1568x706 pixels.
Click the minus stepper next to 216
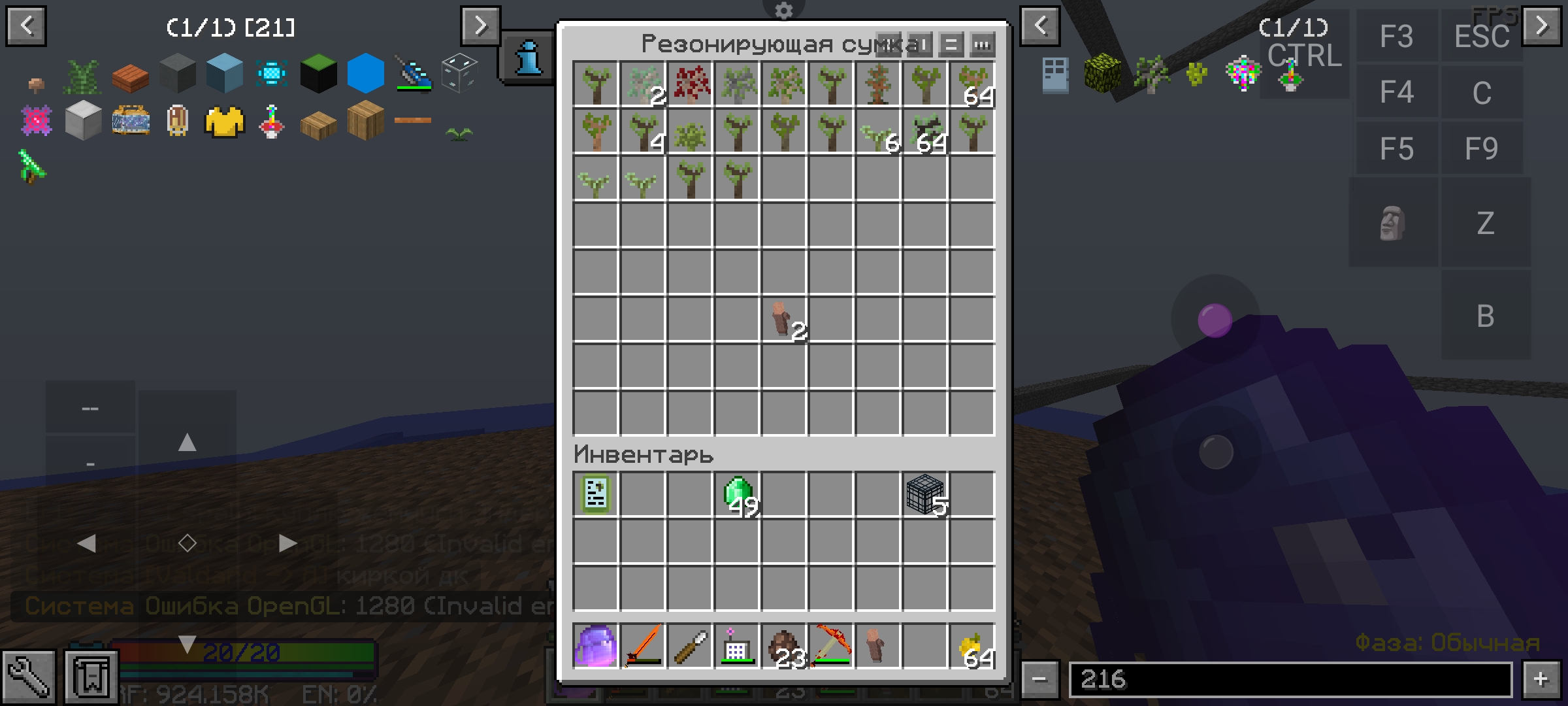click(1039, 679)
